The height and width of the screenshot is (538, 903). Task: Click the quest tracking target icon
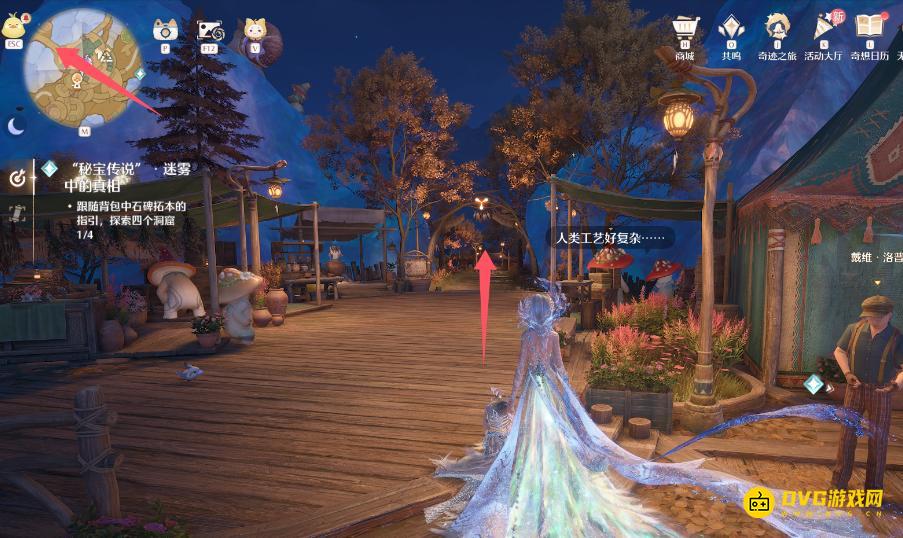click(17, 177)
